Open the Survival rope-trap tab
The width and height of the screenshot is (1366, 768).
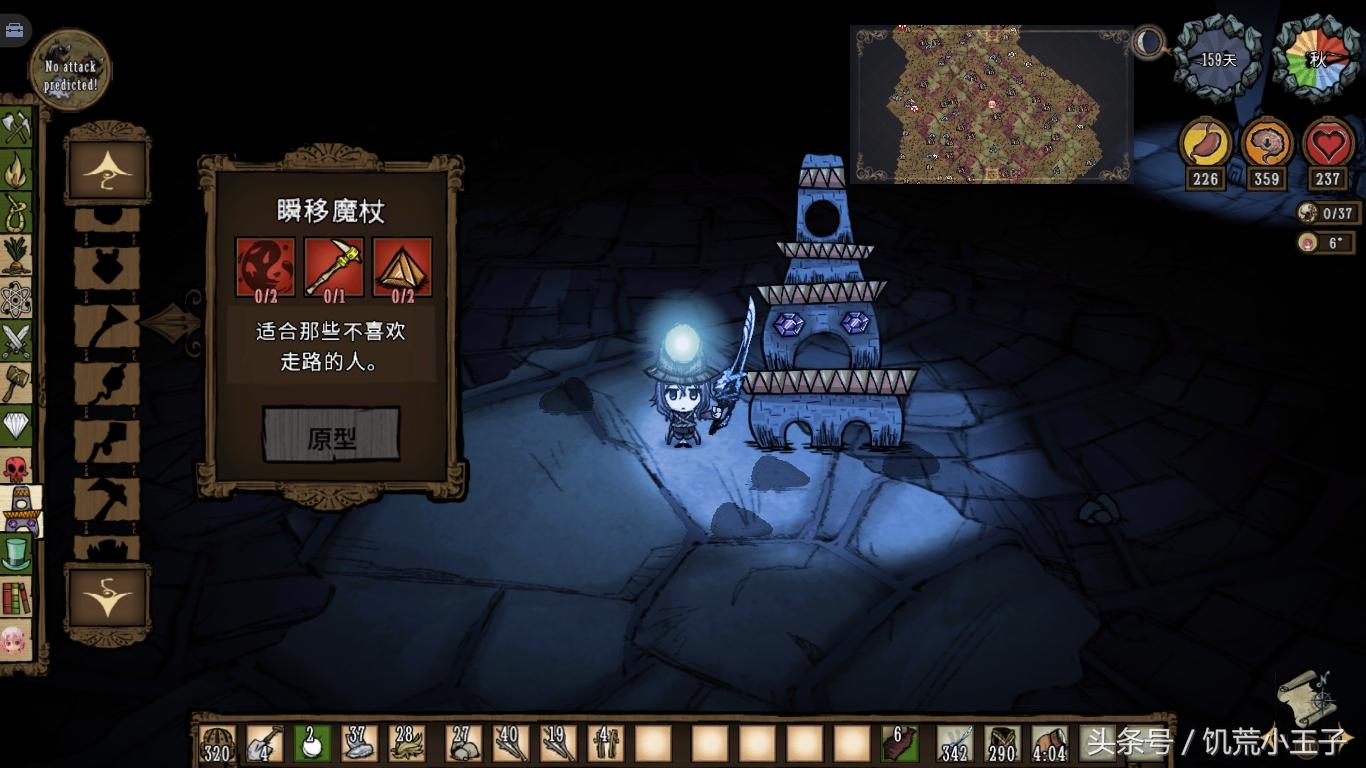point(16,212)
